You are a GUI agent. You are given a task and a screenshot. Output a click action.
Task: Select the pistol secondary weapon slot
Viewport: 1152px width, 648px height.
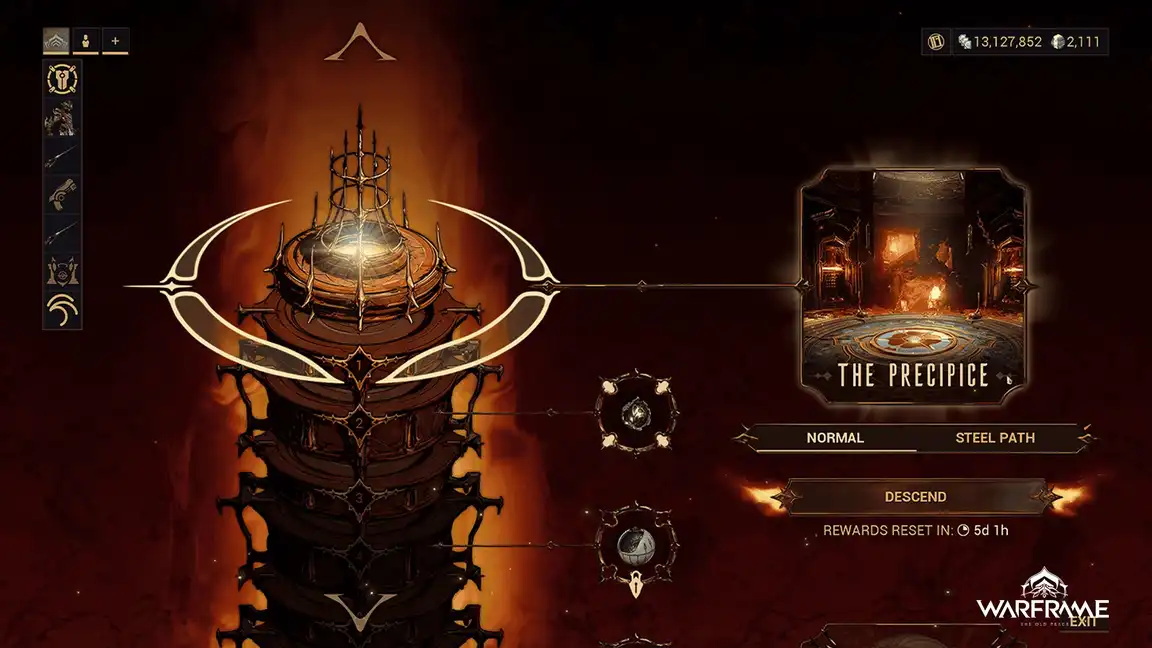click(x=63, y=195)
